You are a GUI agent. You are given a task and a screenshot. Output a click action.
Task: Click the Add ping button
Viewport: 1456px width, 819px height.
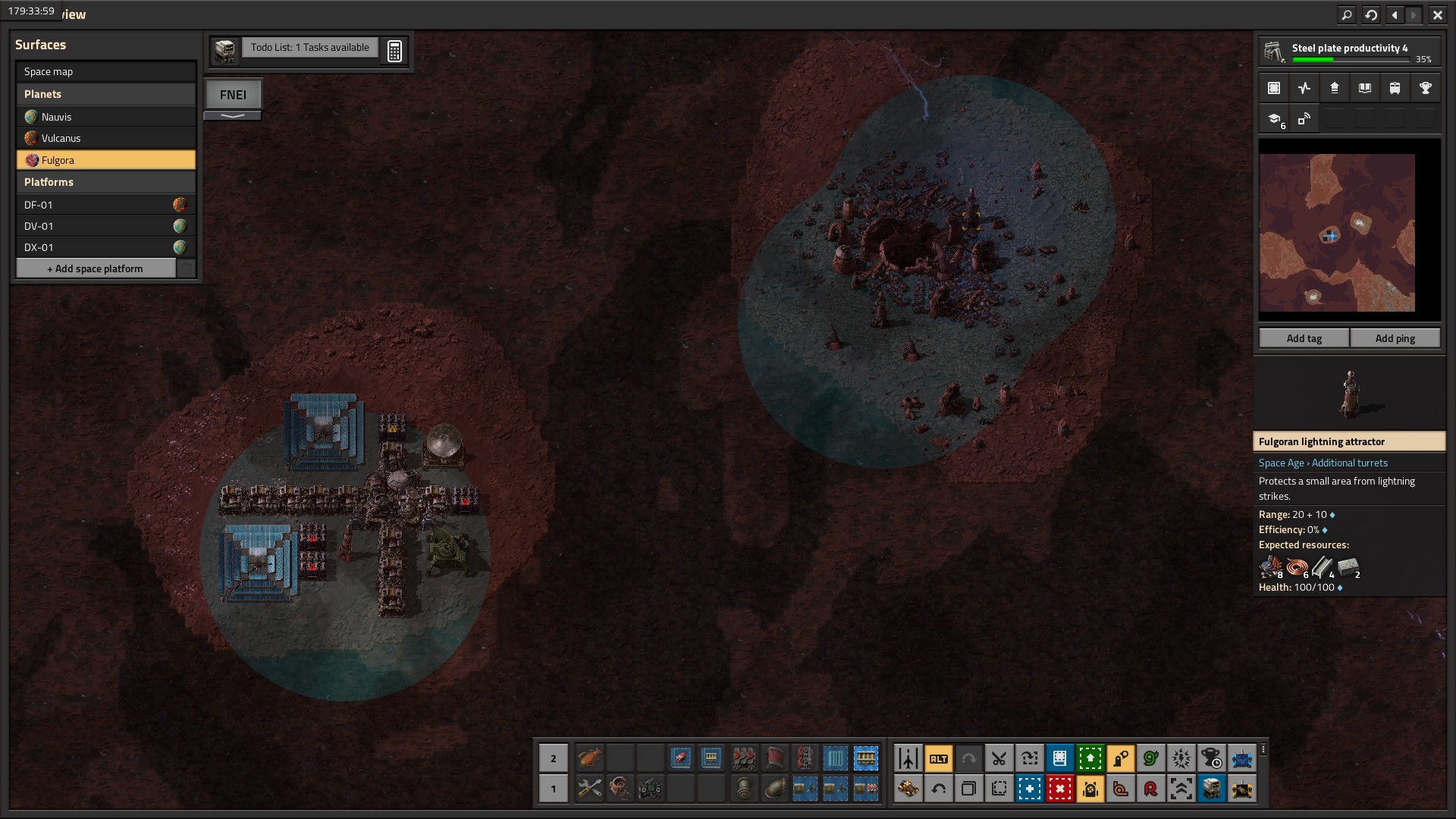click(1395, 338)
